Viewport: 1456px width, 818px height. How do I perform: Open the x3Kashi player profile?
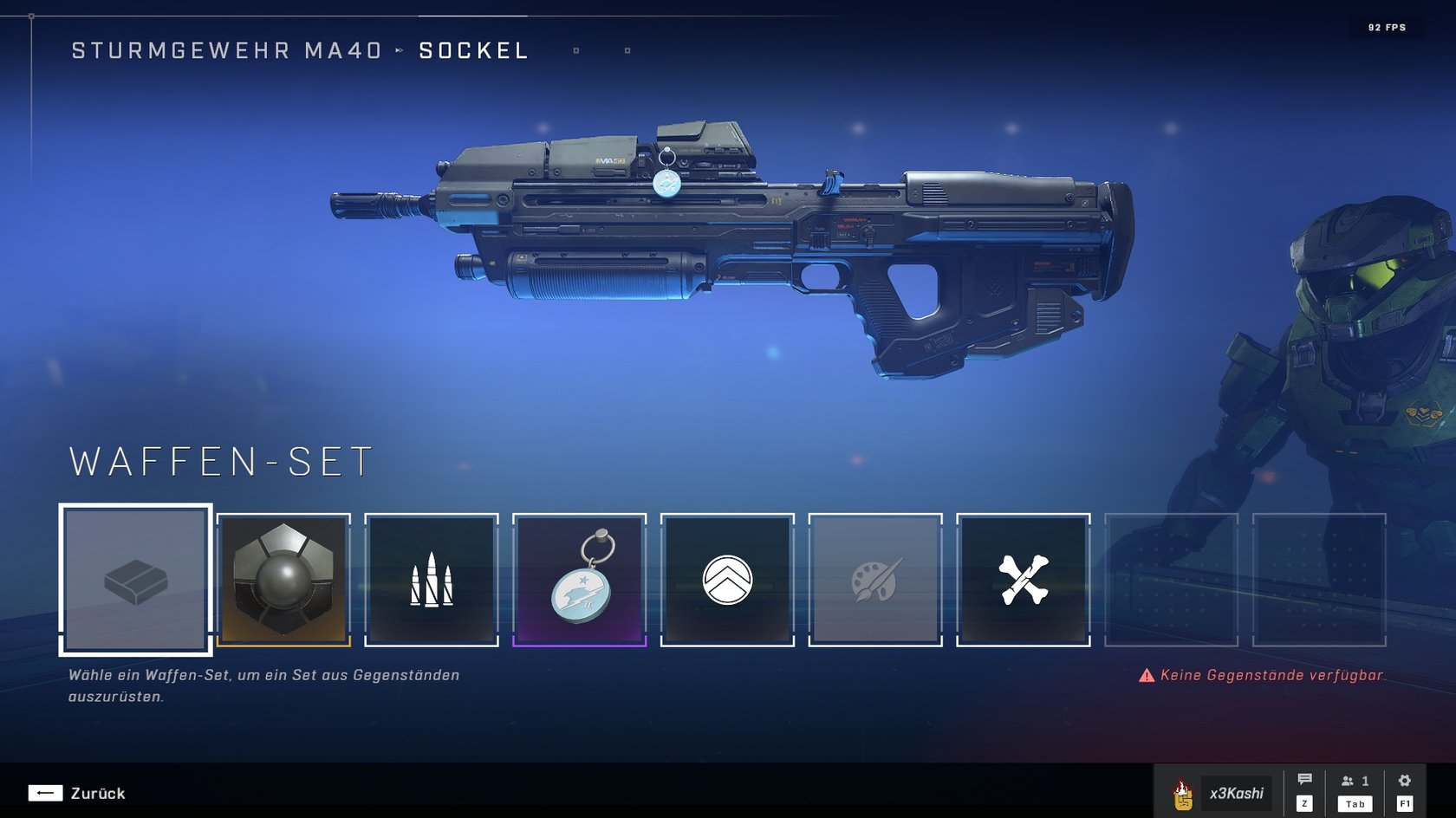(1223, 793)
